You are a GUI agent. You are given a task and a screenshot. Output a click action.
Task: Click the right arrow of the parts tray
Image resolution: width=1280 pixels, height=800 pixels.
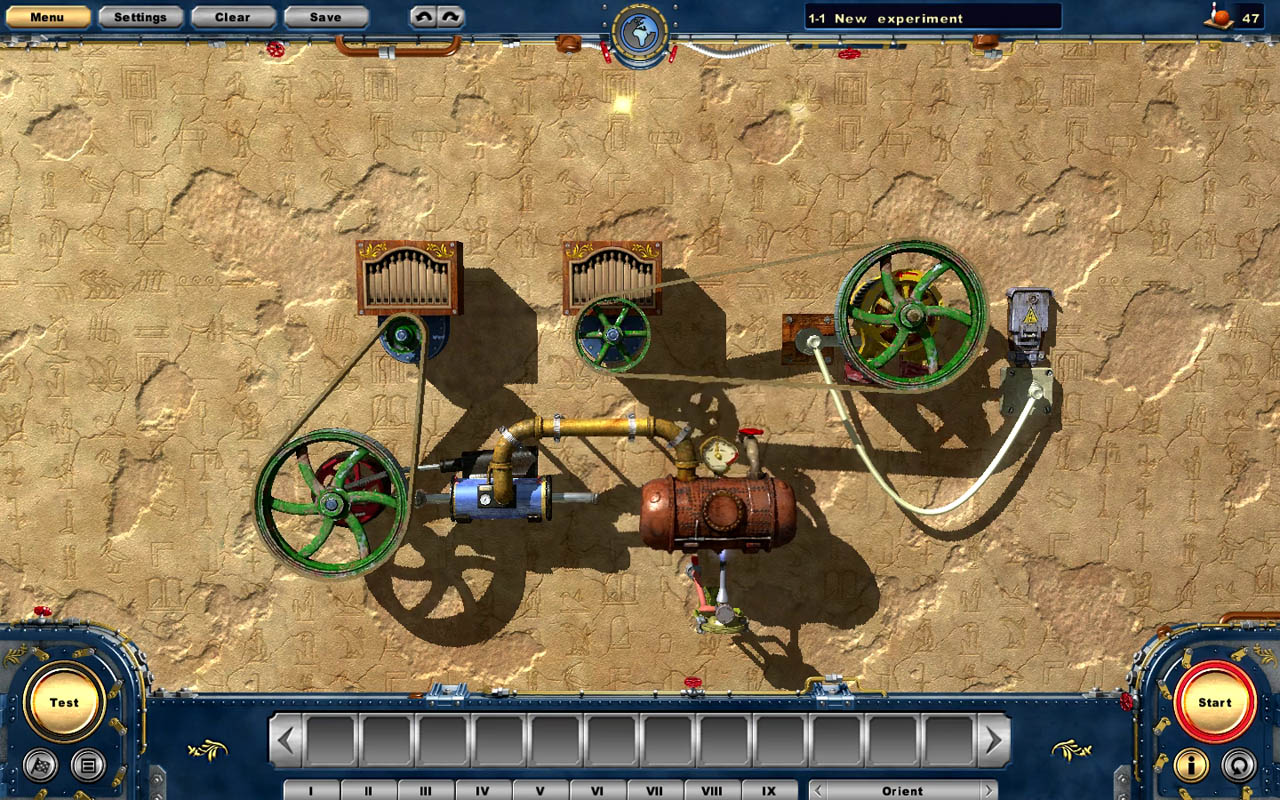pyautogui.click(x=992, y=740)
